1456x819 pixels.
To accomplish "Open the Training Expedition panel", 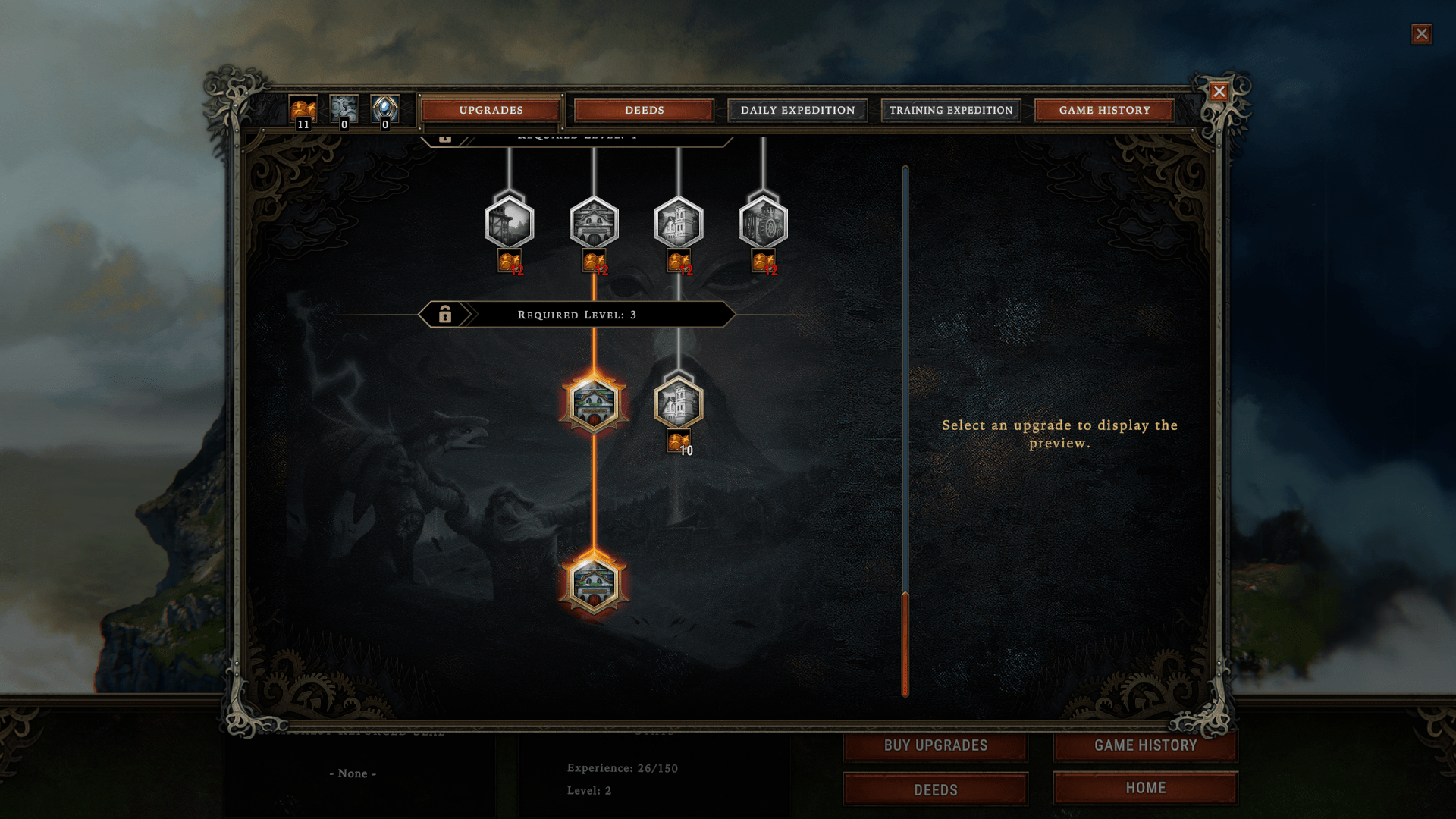I will coord(950,110).
